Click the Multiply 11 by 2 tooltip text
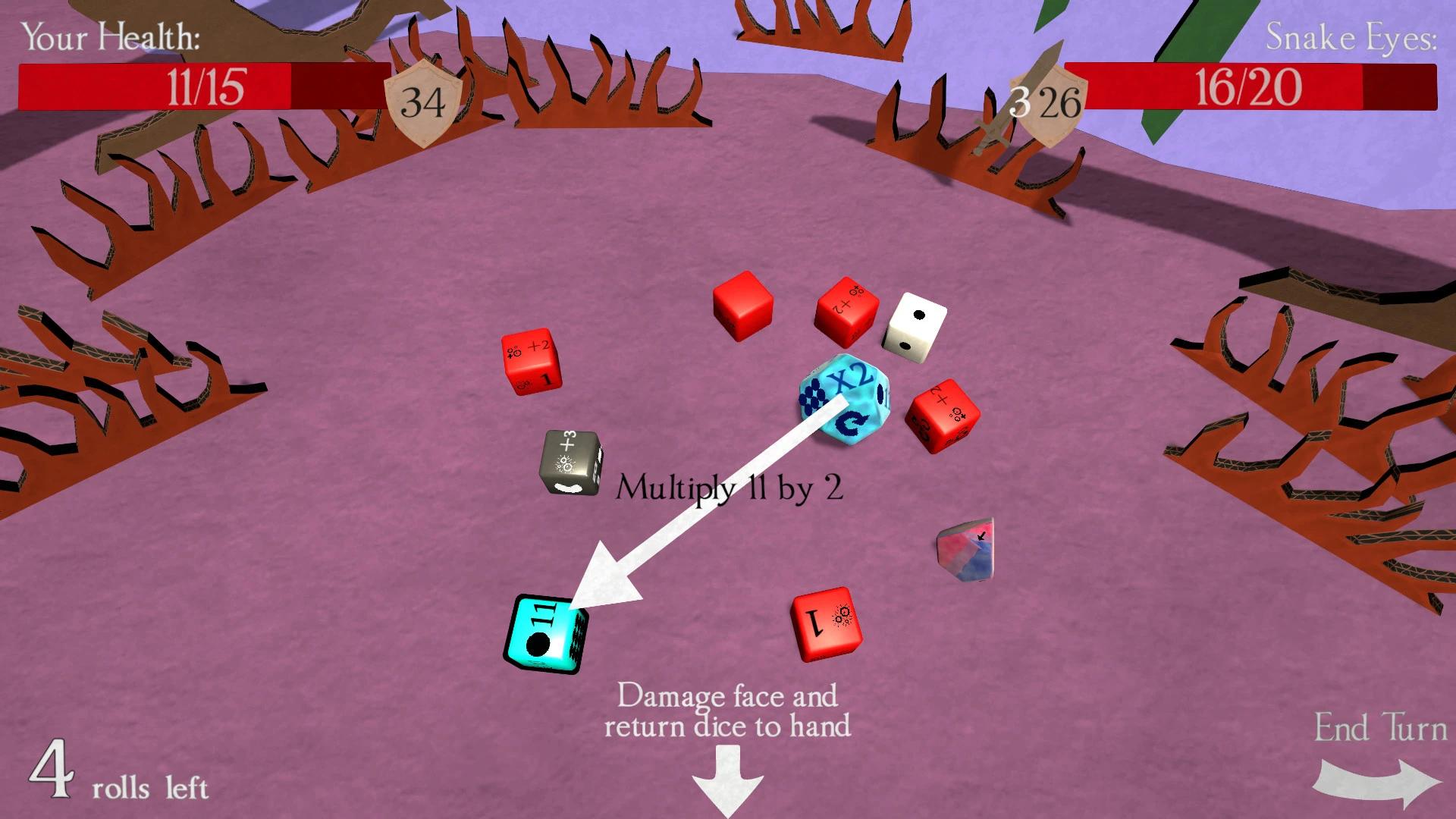Viewport: 1456px width, 819px height. (730, 489)
